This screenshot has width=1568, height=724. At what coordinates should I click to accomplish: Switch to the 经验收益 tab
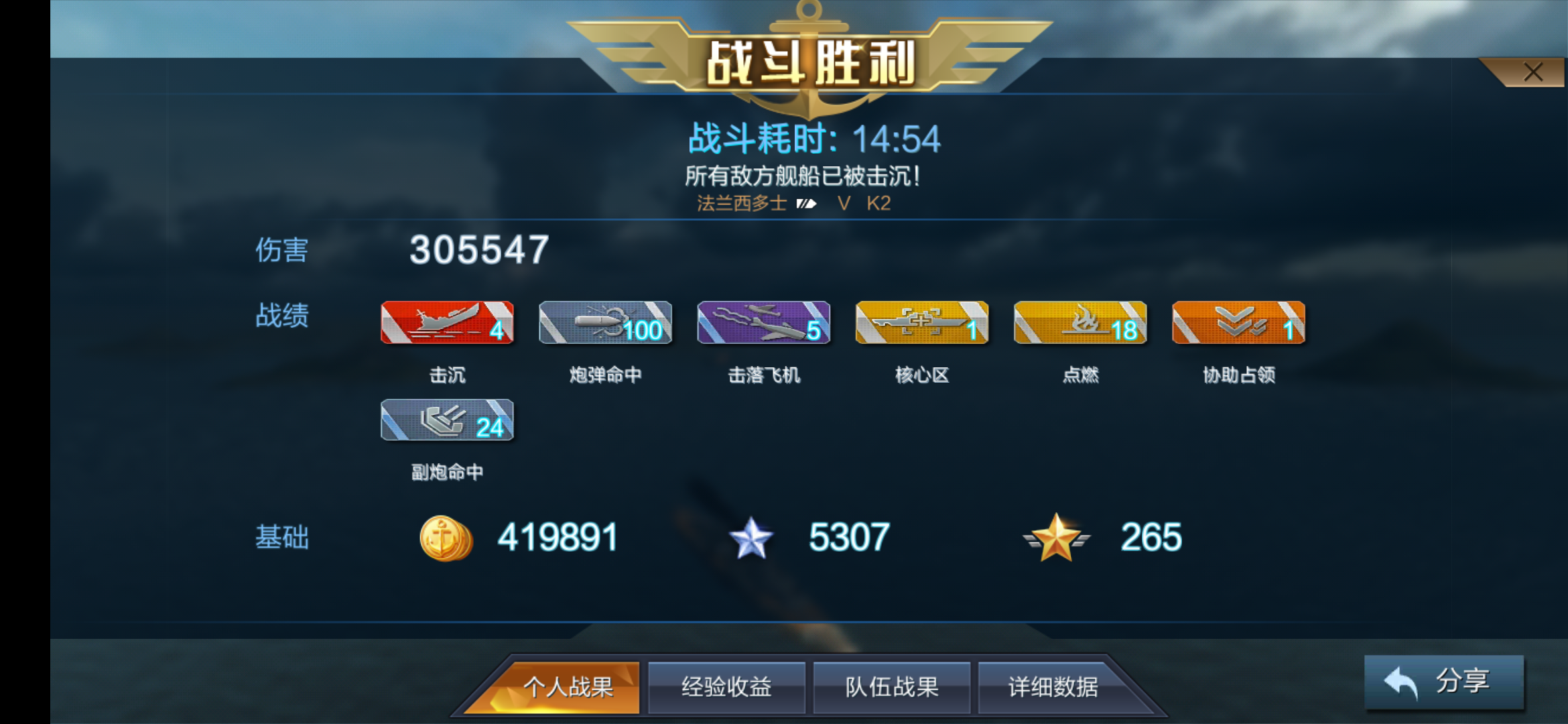coord(726,686)
